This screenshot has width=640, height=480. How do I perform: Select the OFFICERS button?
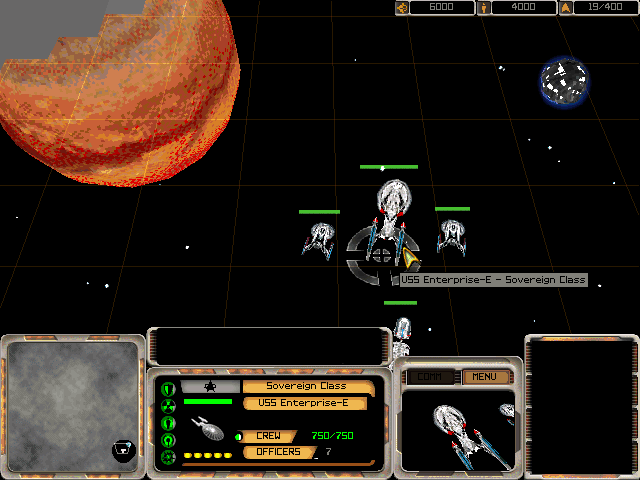tap(279, 452)
